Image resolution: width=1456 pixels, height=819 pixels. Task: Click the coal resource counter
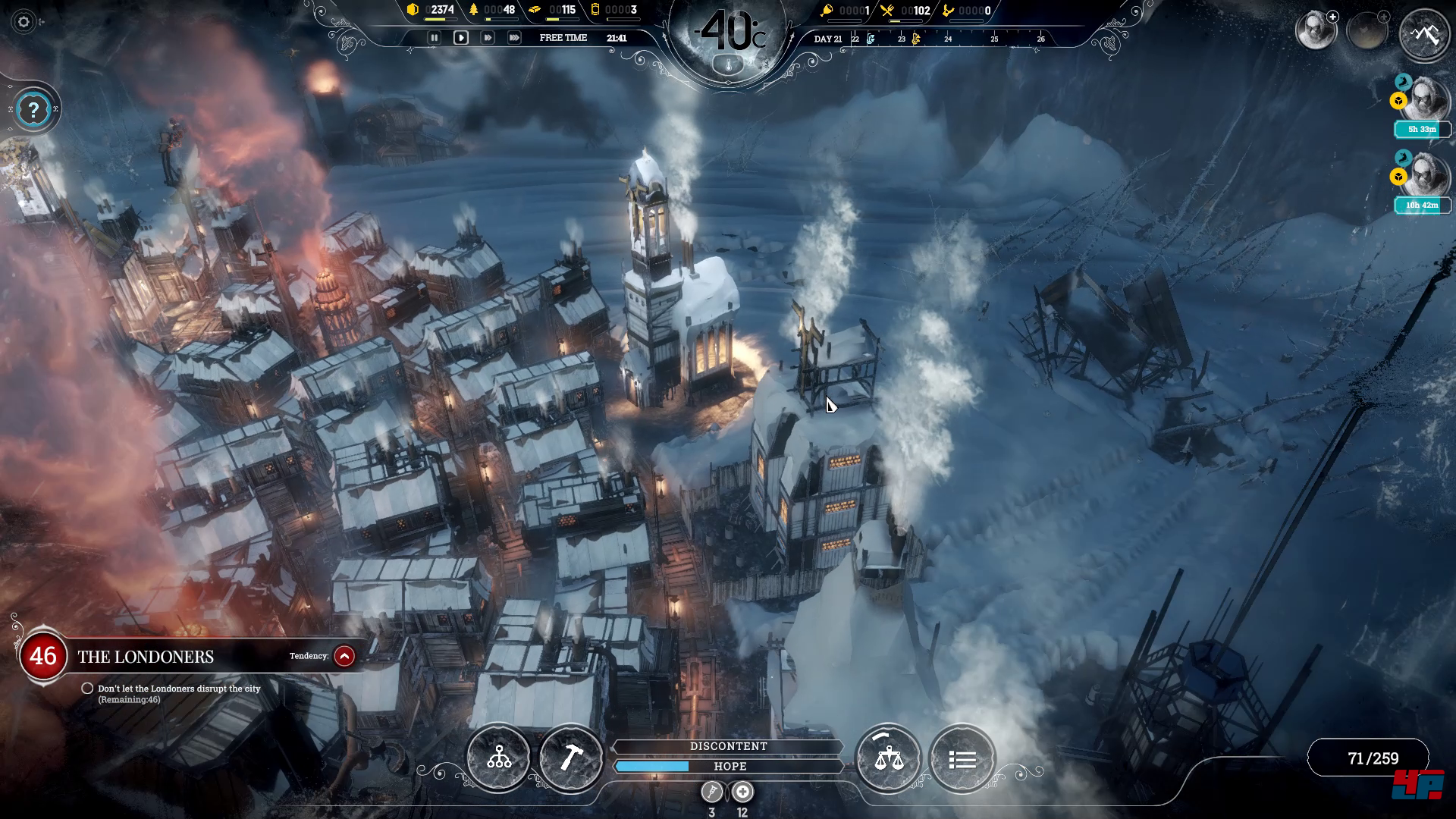click(431, 11)
